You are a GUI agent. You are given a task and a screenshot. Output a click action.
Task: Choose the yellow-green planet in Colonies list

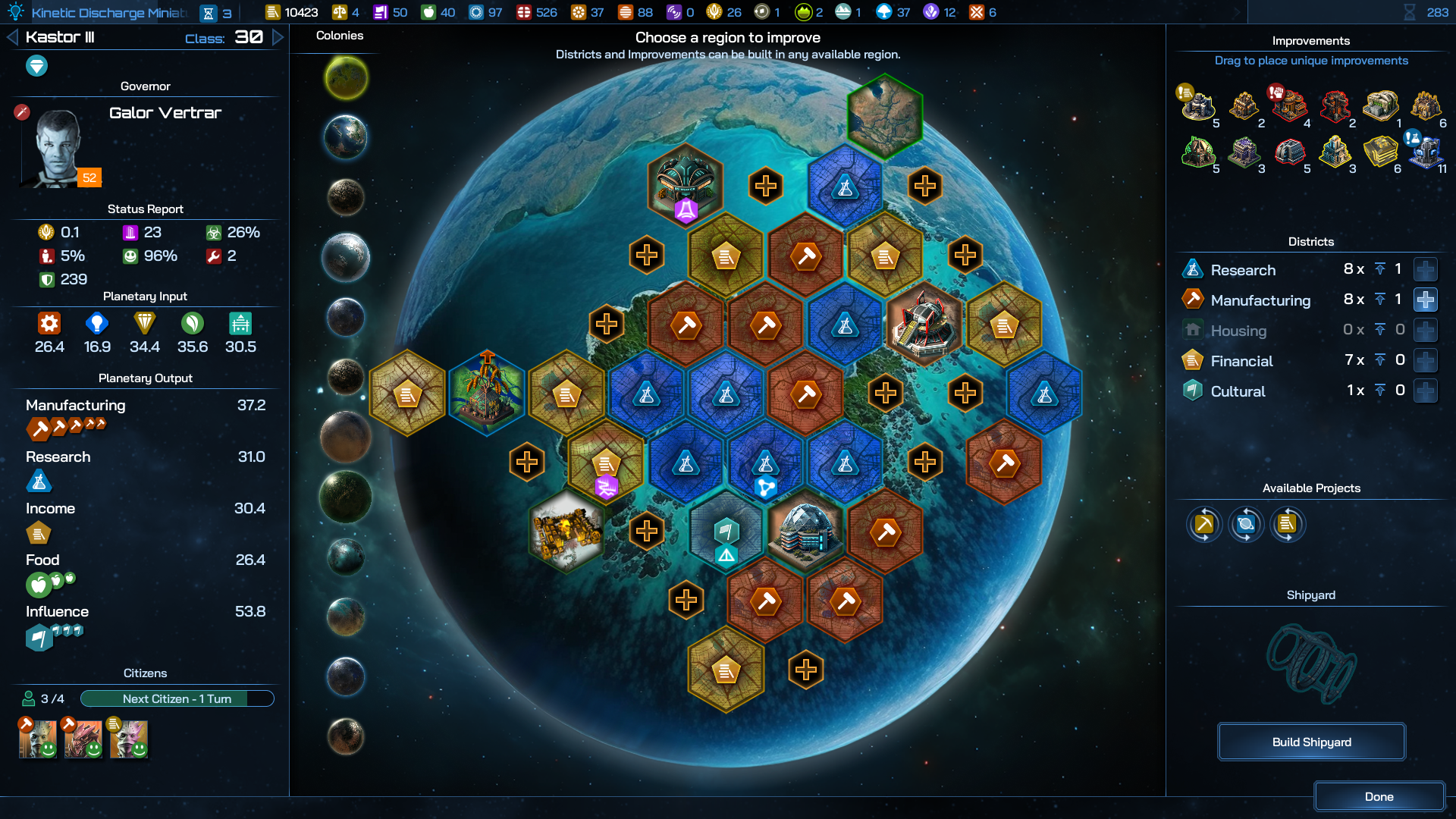tap(347, 78)
